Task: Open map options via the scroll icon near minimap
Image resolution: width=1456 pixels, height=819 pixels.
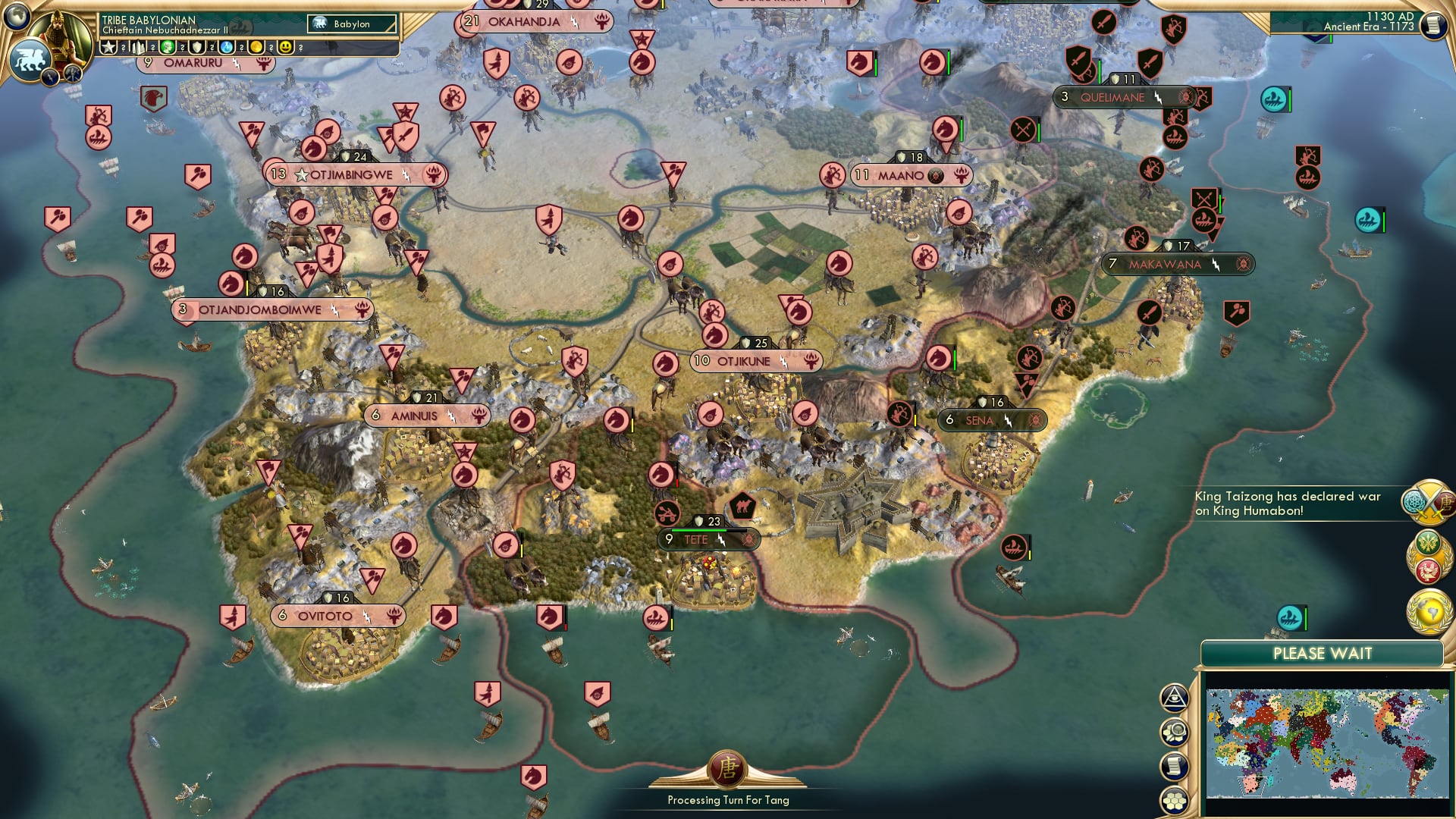Action: 1174,764
